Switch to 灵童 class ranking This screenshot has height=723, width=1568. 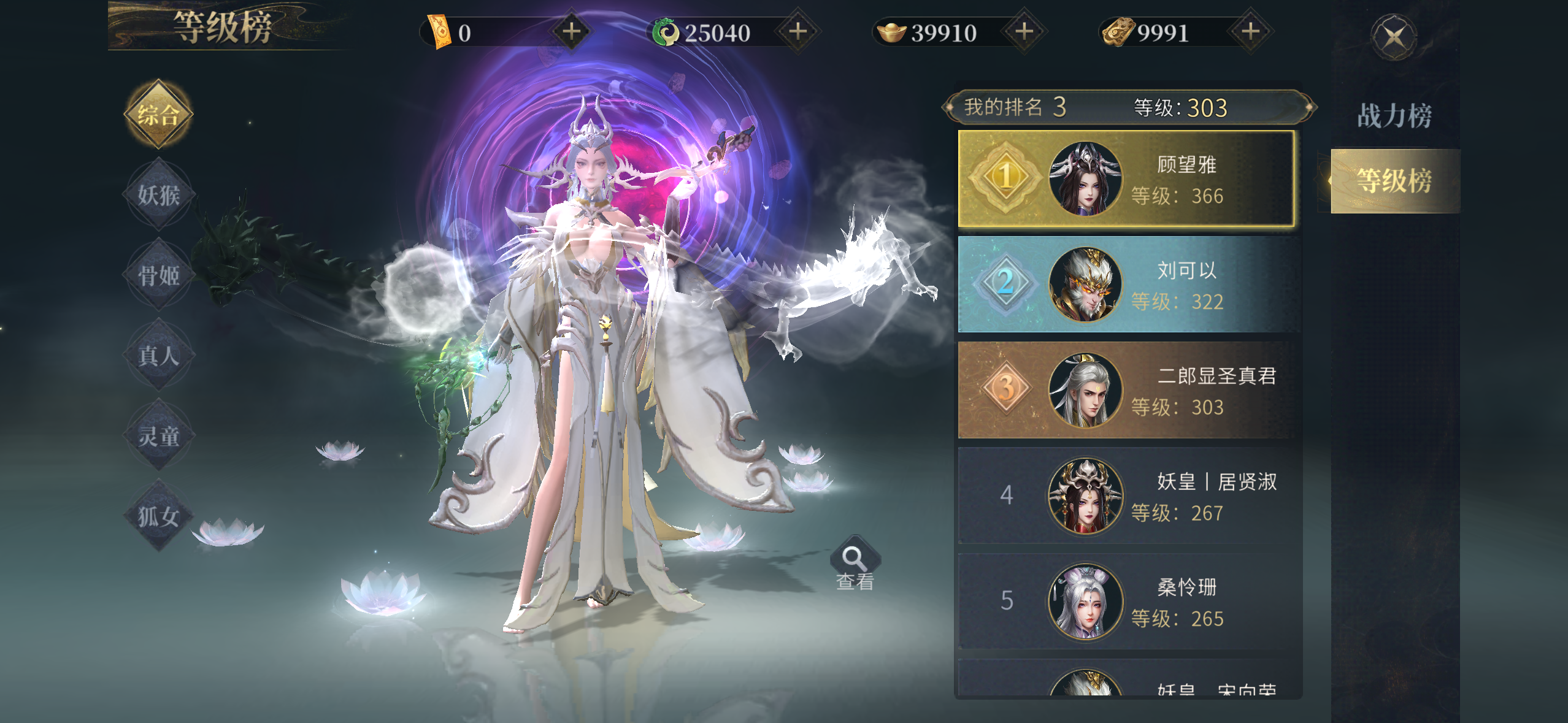pyautogui.click(x=158, y=436)
